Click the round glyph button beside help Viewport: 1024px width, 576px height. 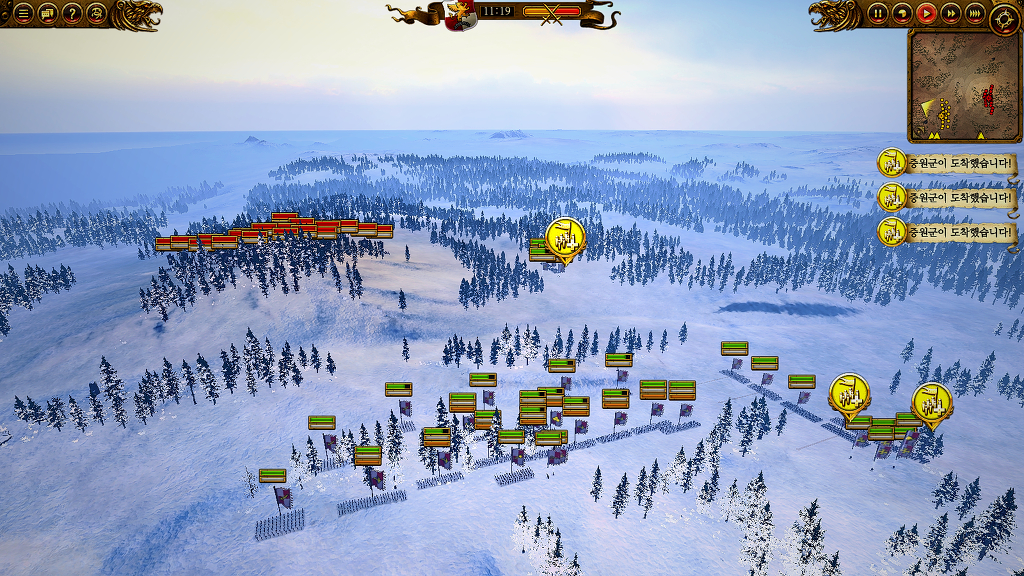(x=97, y=13)
